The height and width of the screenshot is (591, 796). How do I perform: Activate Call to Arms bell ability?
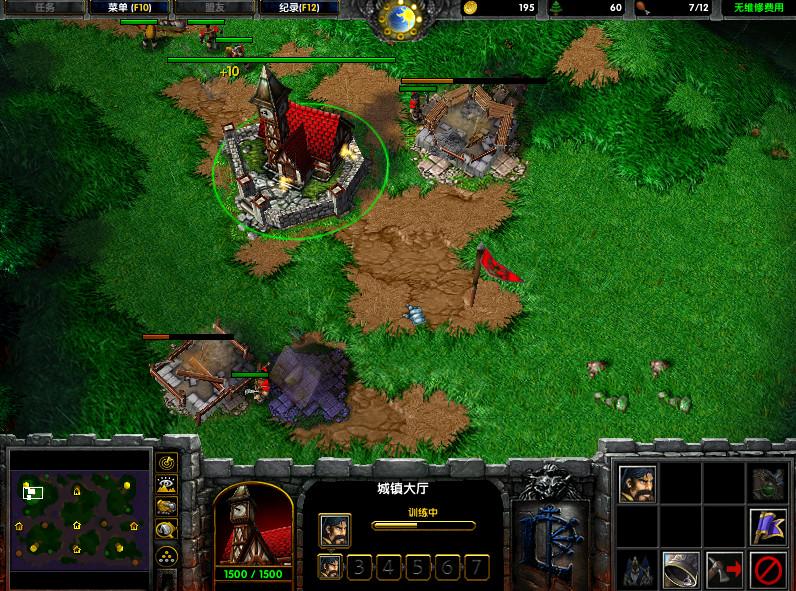click(681, 568)
